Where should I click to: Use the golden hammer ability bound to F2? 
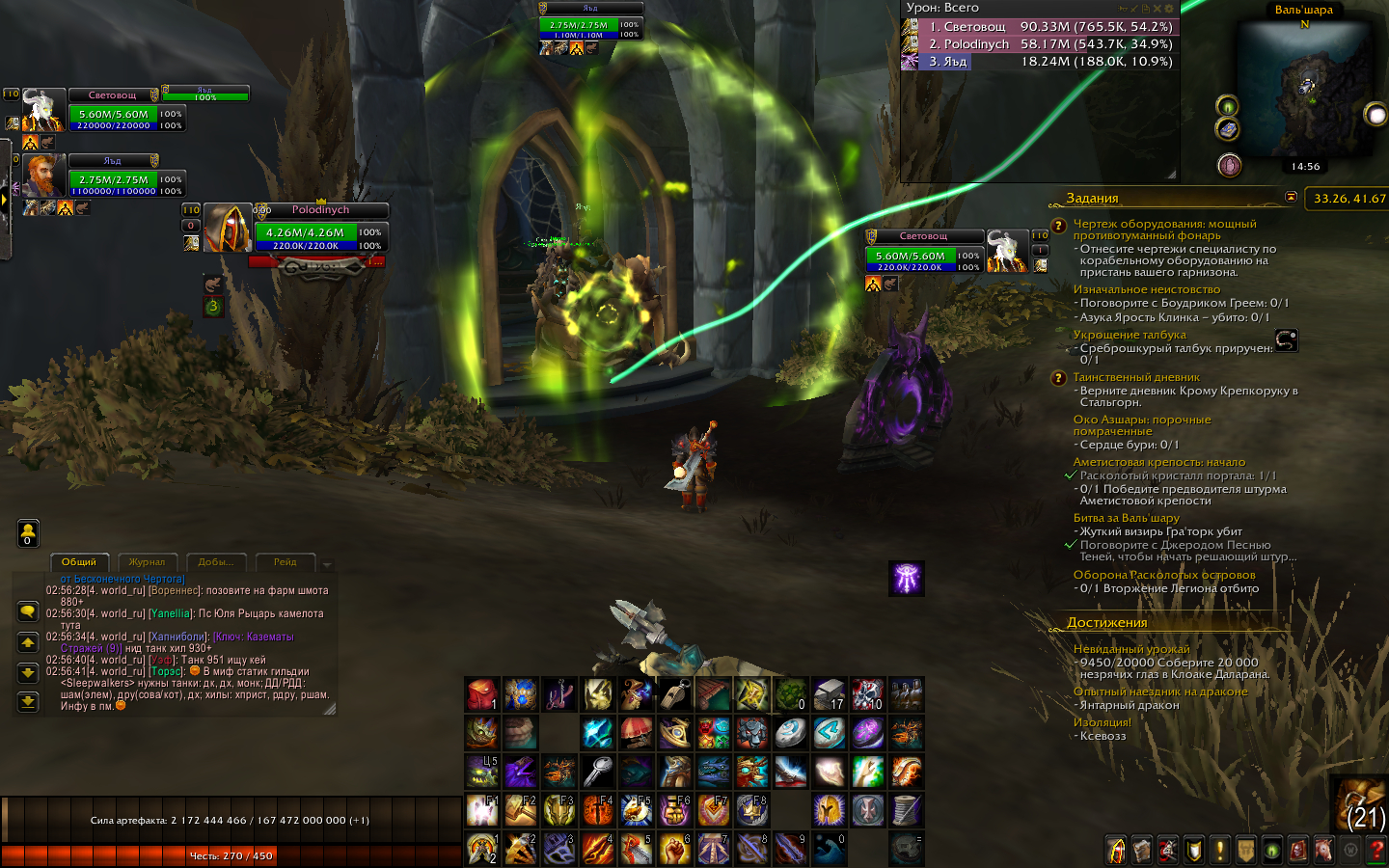pyautogui.click(x=520, y=810)
